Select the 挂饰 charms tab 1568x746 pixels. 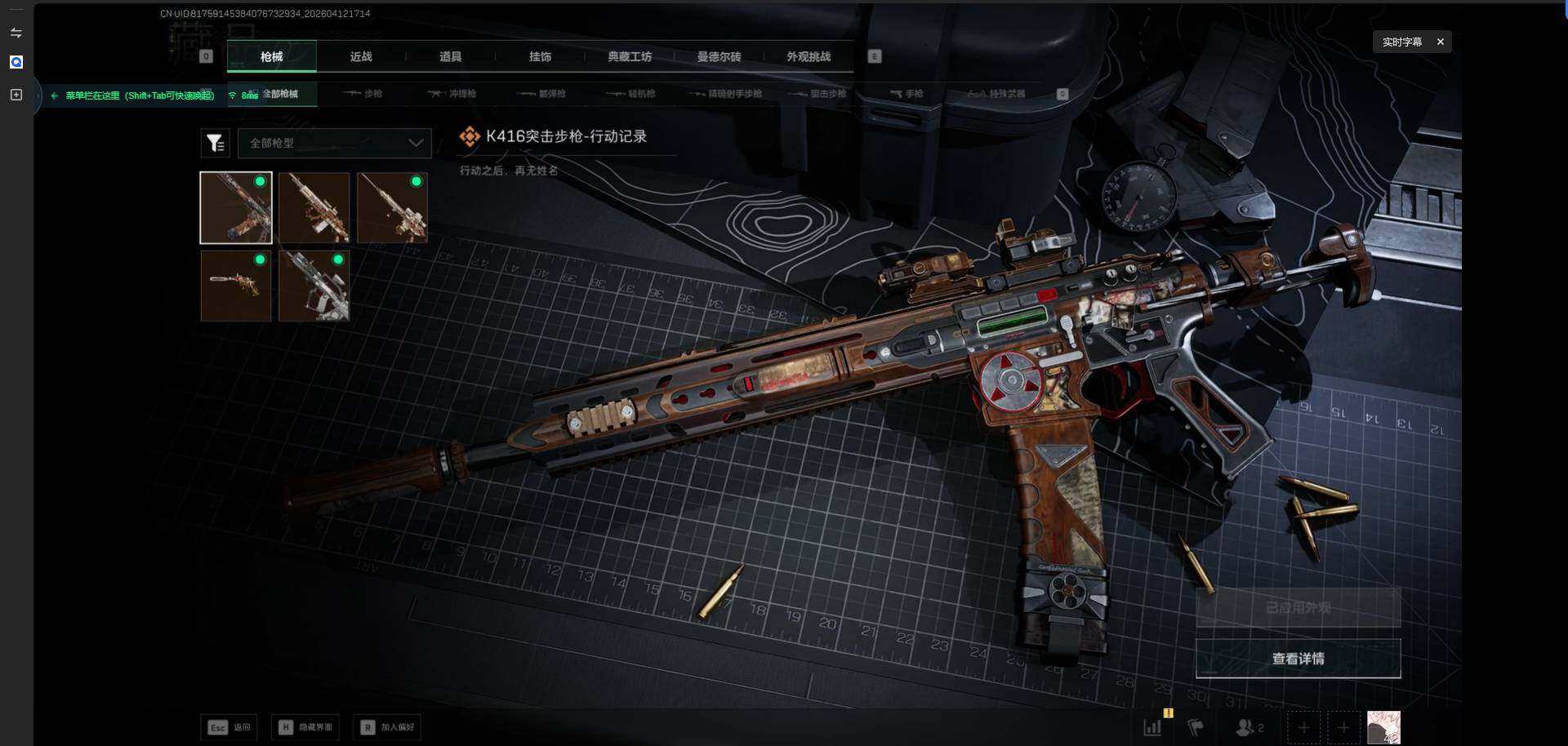540,57
